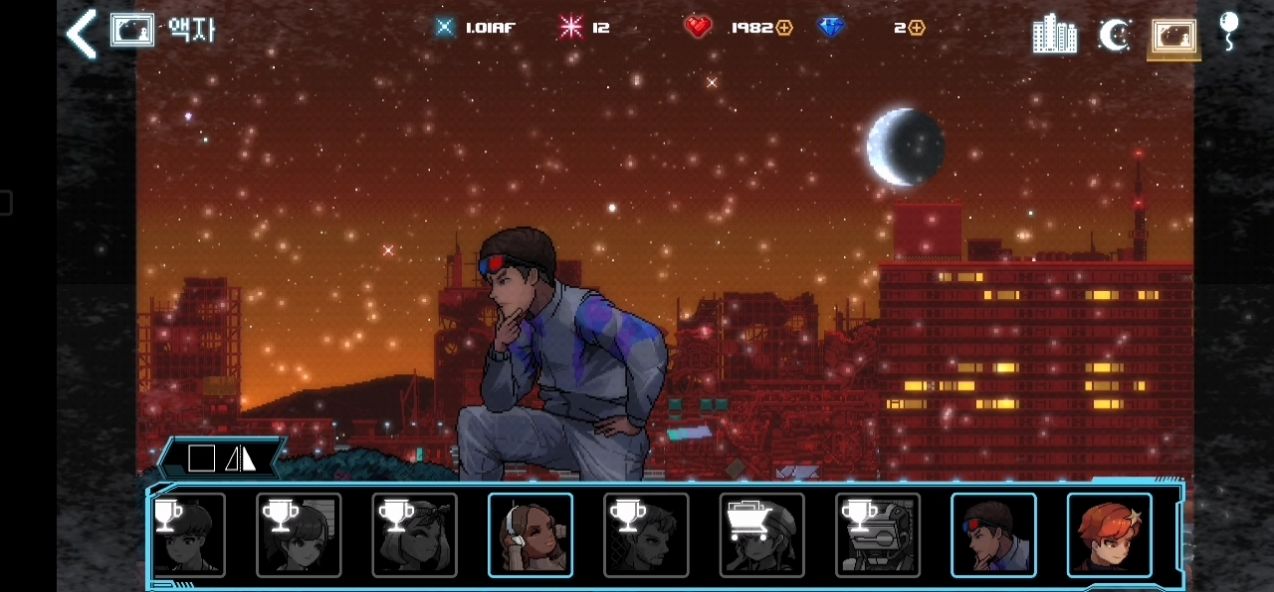Add blue gems with the plus button

(x=916, y=28)
